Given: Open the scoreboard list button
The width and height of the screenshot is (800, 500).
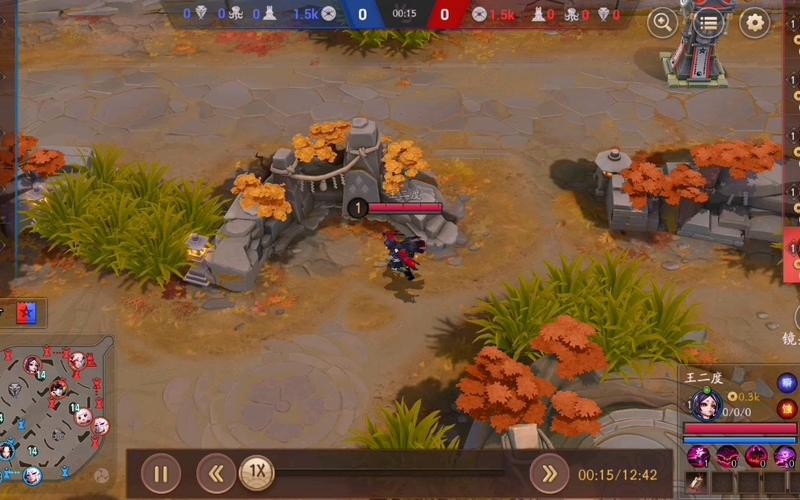Looking at the screenshot, I should pos(708,21).
